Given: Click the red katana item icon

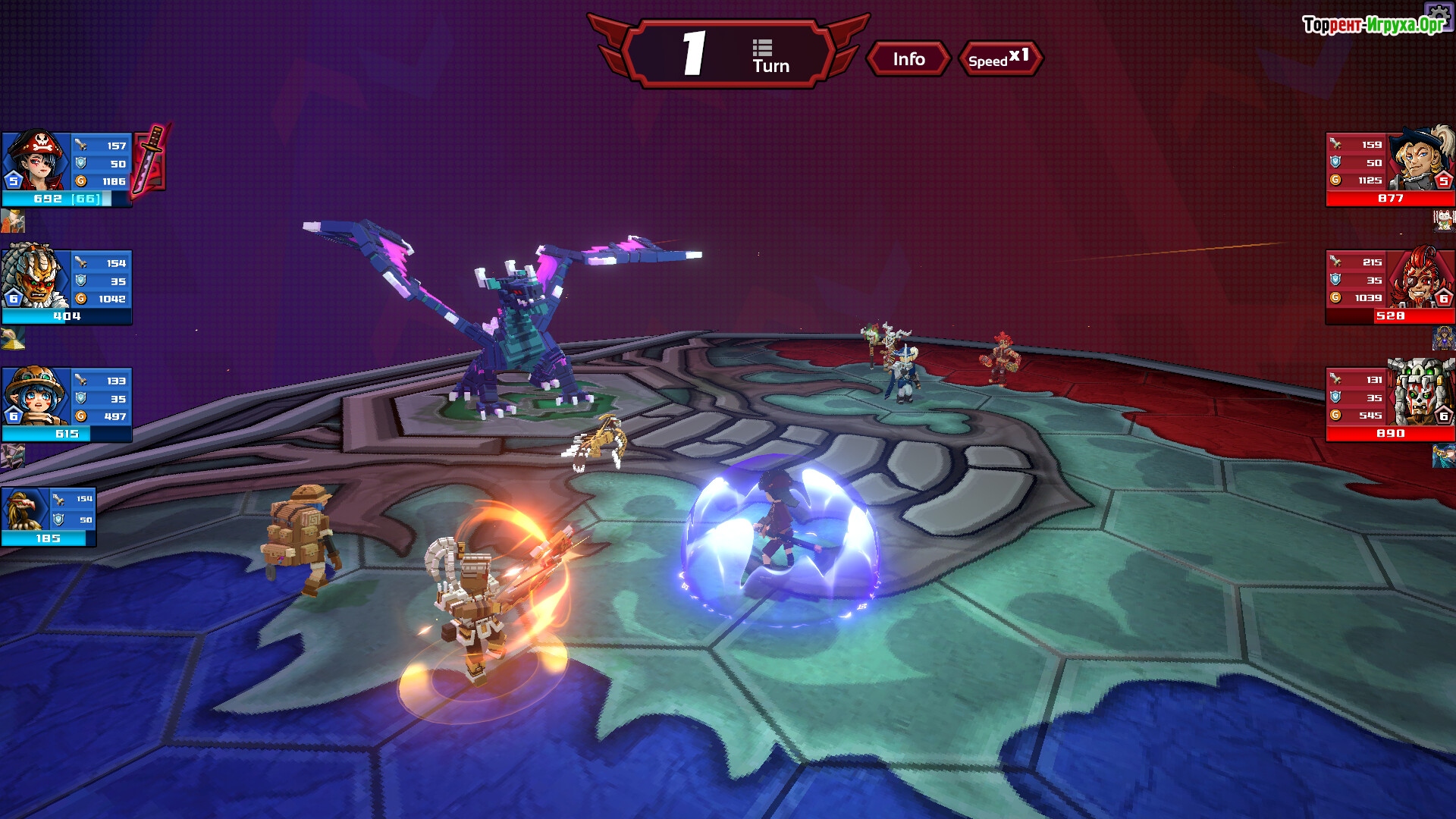Looking at the screenshot, I should (x=151, y=158).
